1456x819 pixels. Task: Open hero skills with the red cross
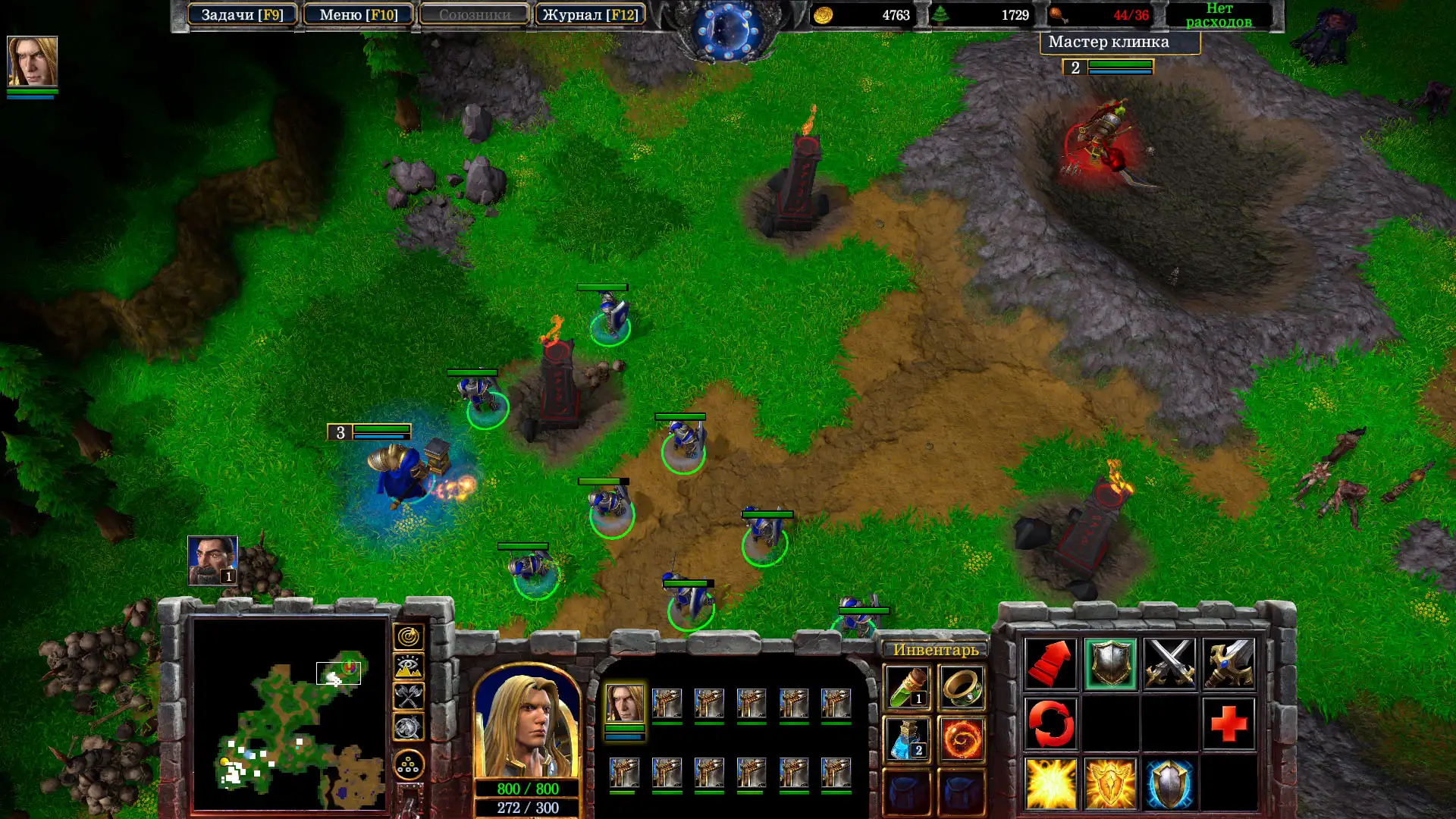[x=1228, y=723]
